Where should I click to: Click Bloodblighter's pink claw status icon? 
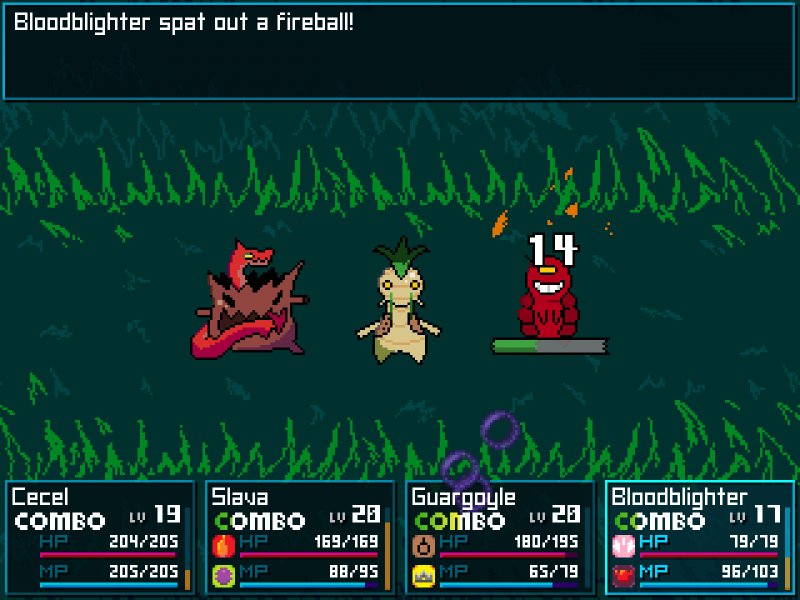click(623, 545)
